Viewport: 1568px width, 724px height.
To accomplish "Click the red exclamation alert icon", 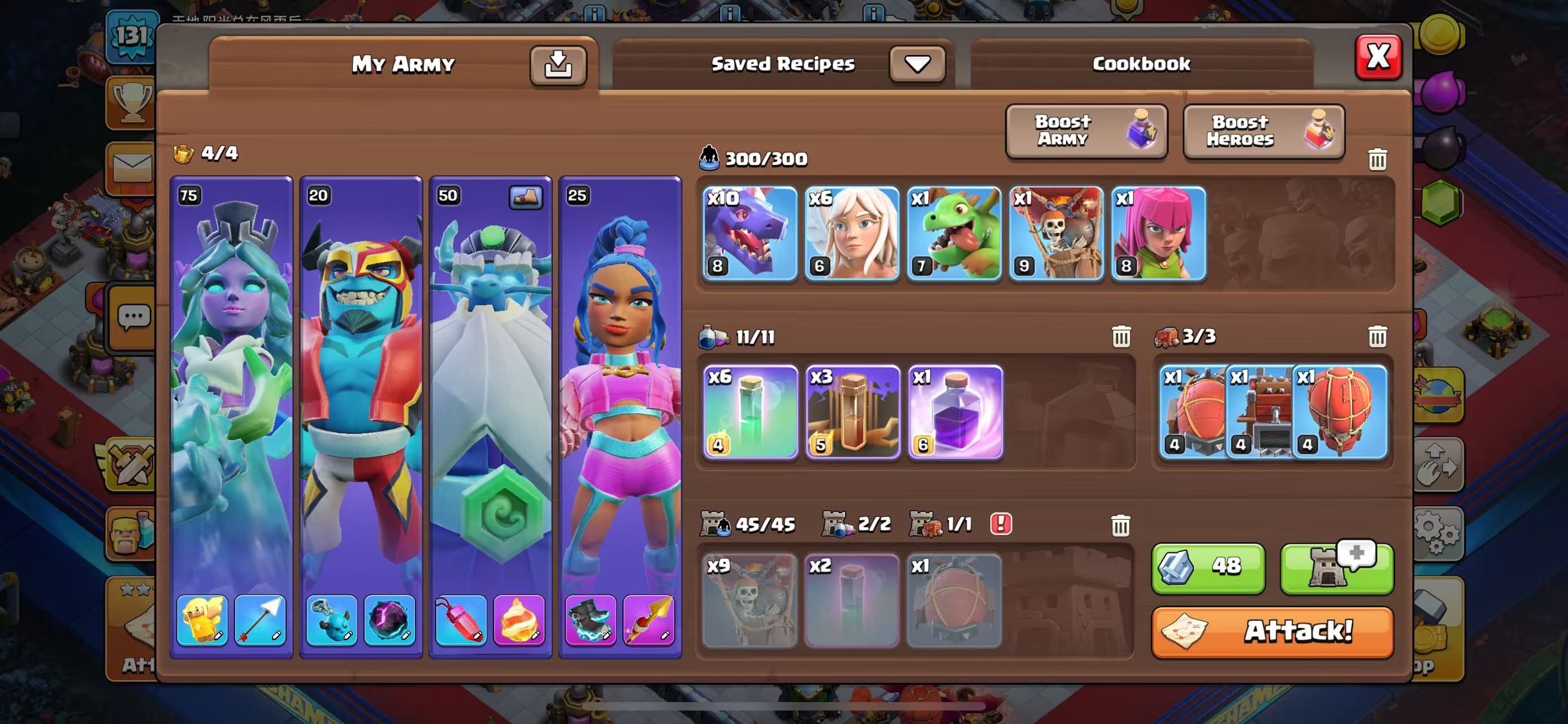I will [1000, 524].
